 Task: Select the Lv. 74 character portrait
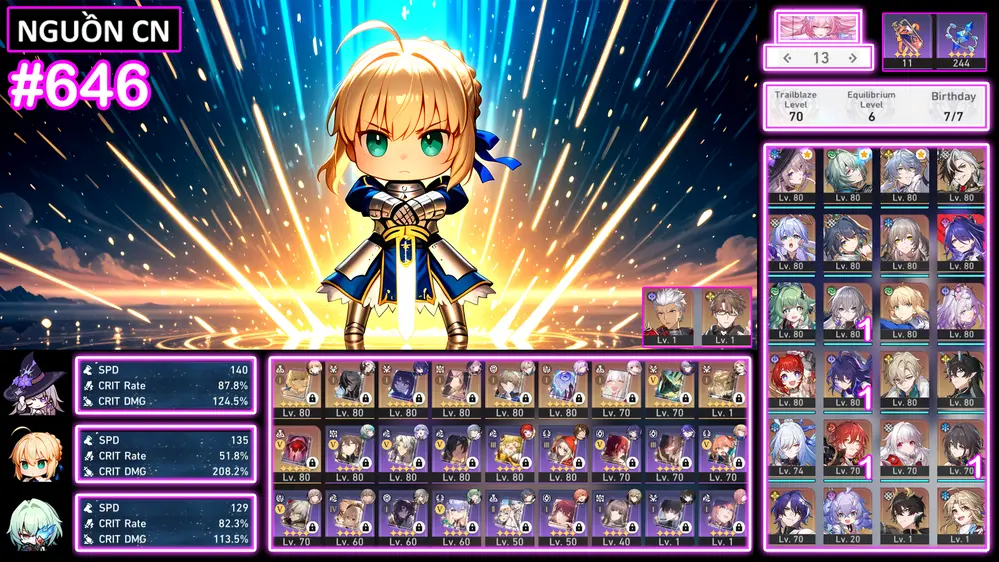pos(792,448)
